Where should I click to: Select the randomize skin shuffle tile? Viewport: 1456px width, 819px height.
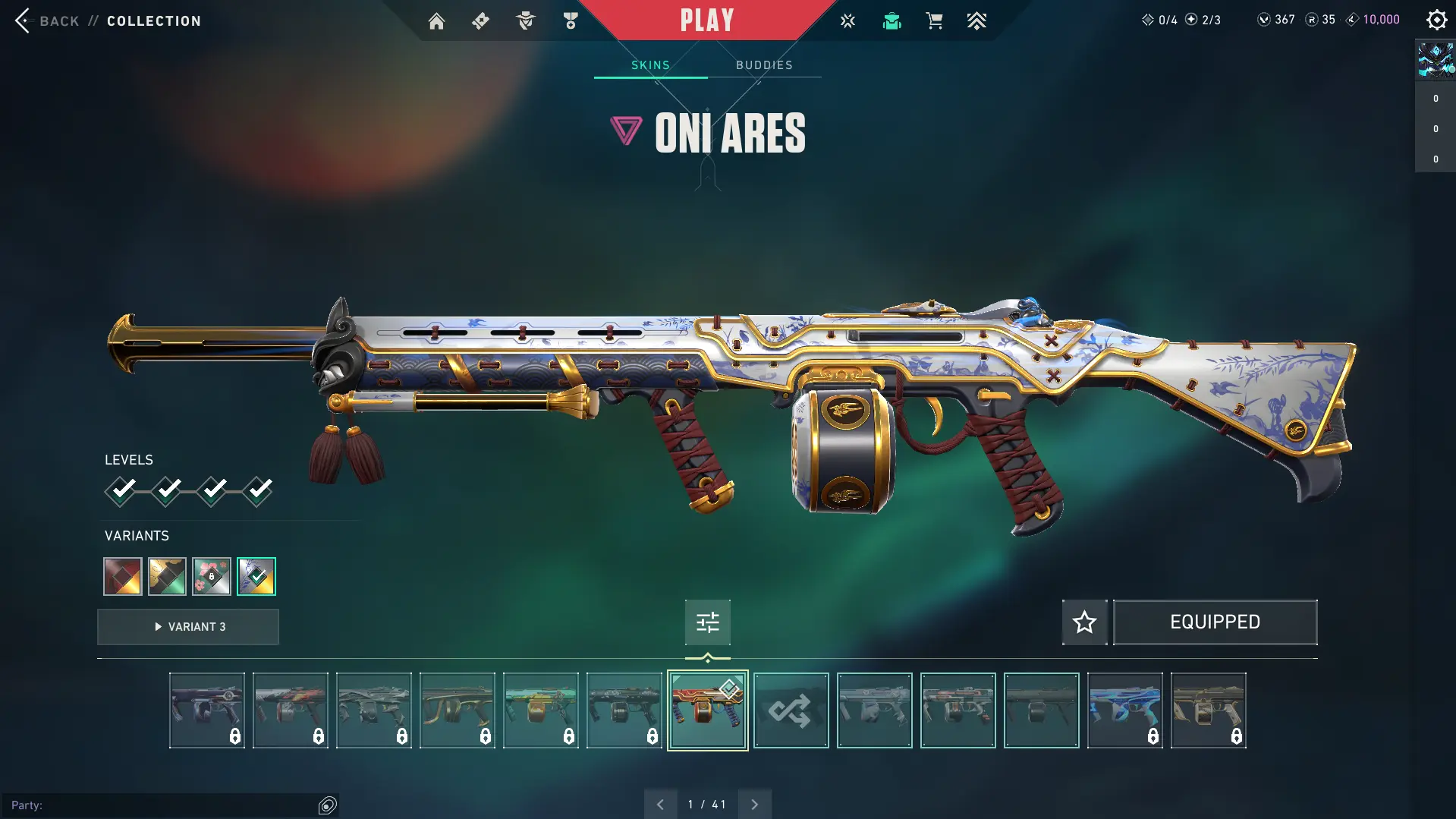pos(791,710)
